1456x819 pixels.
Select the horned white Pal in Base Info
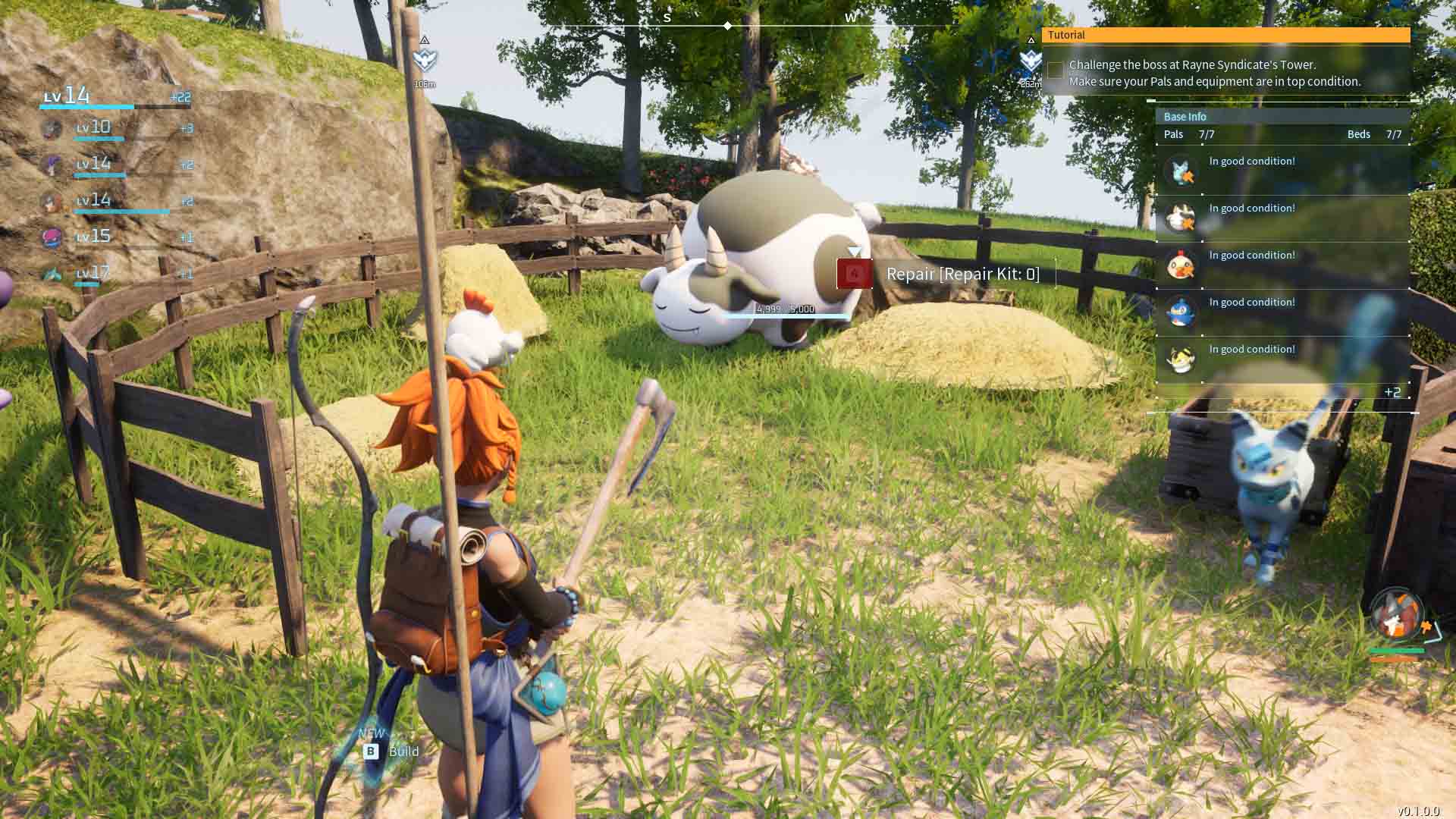point(1181,218)
